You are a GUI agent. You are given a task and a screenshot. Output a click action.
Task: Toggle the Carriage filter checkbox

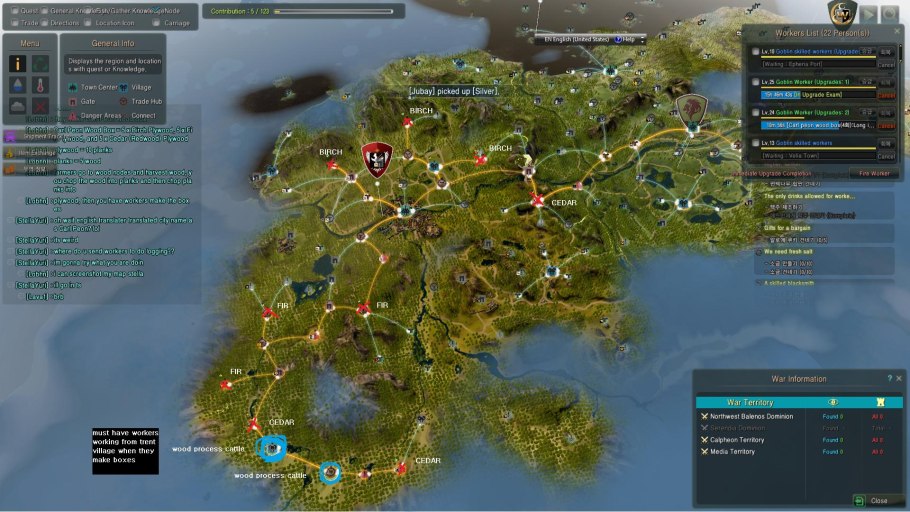156,22
